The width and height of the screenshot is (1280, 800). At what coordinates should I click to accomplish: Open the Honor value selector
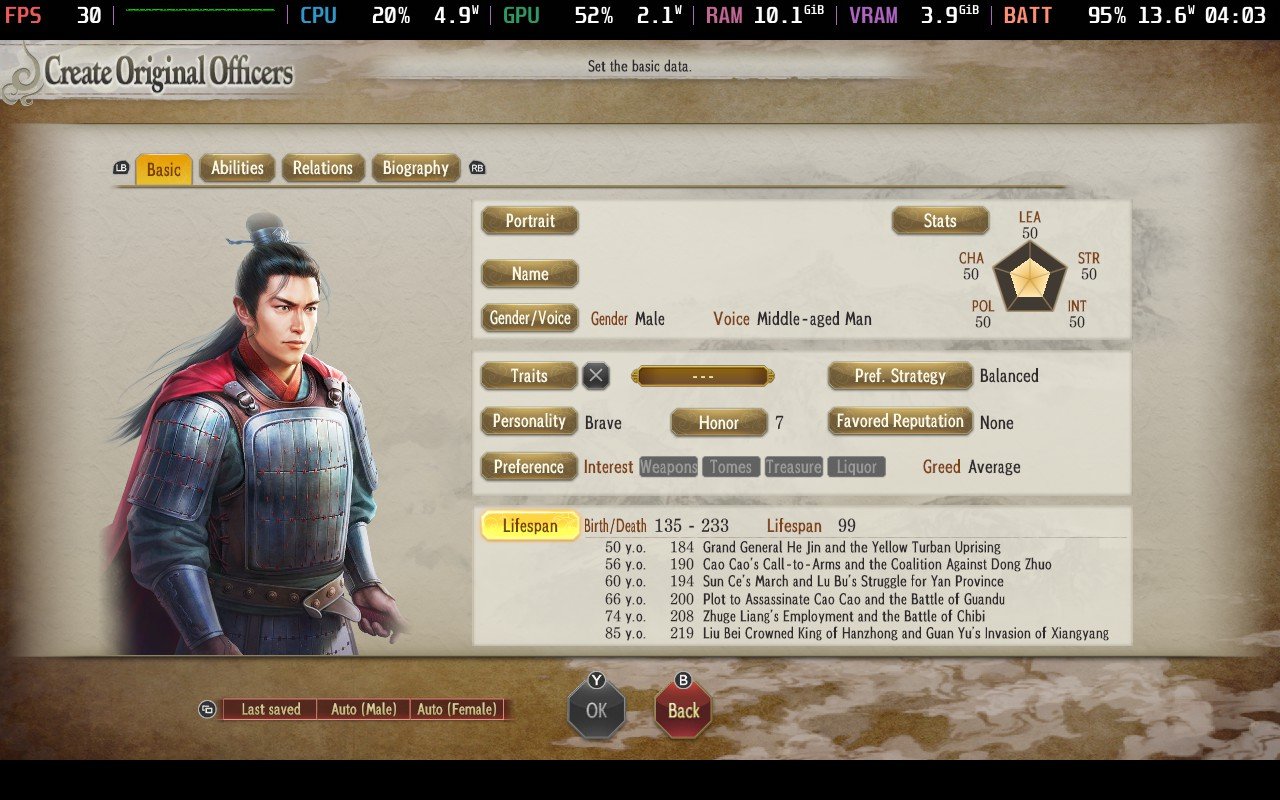point(718,422)
